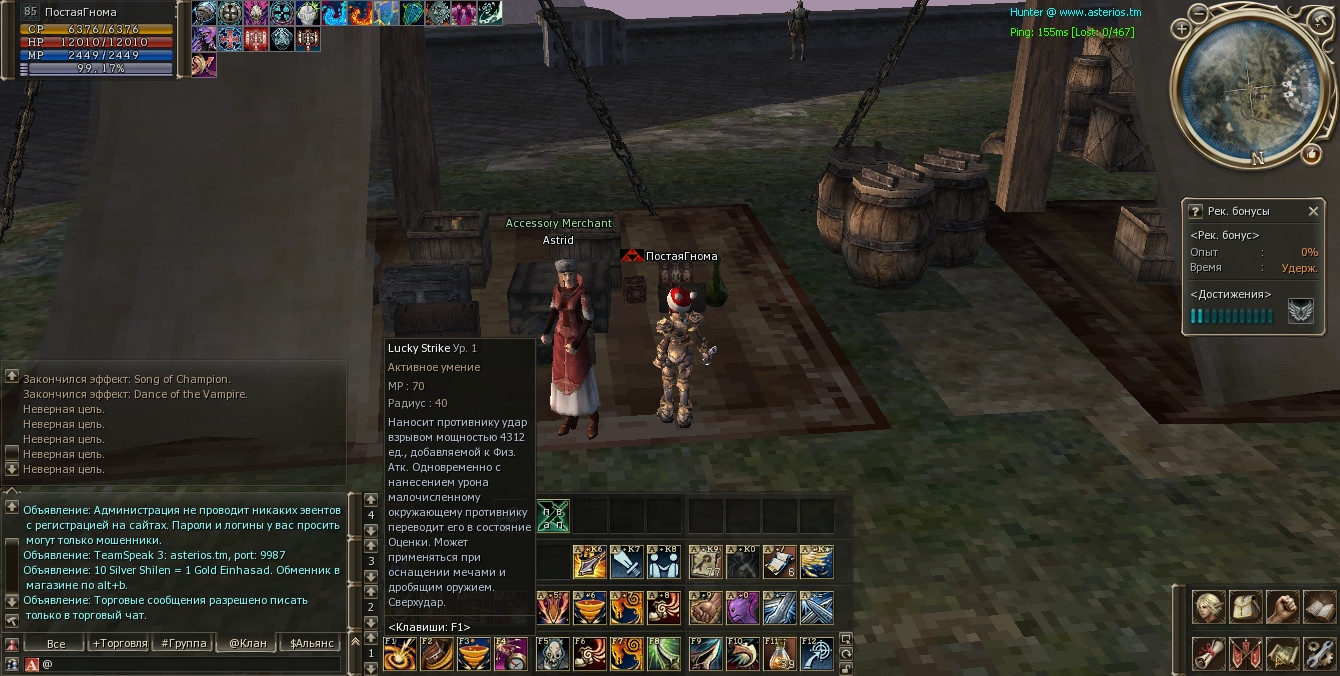Screen dimensions: 1340x676
Task: Activate the F5 skull skill slot
Action: (552, 653)
